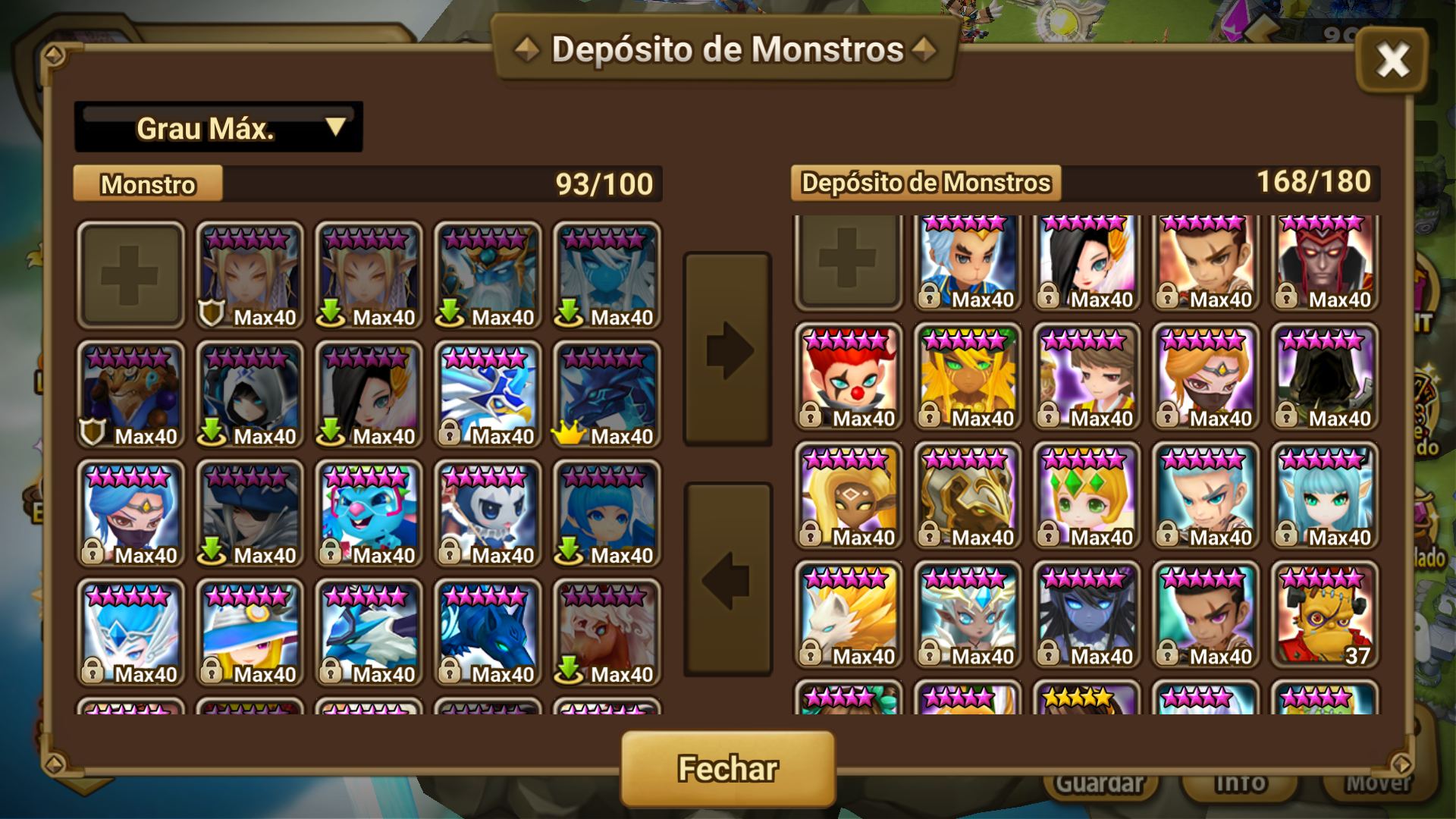
Task: Click the Depósito de Monstros header bar
Action: (x=927, y=182)
